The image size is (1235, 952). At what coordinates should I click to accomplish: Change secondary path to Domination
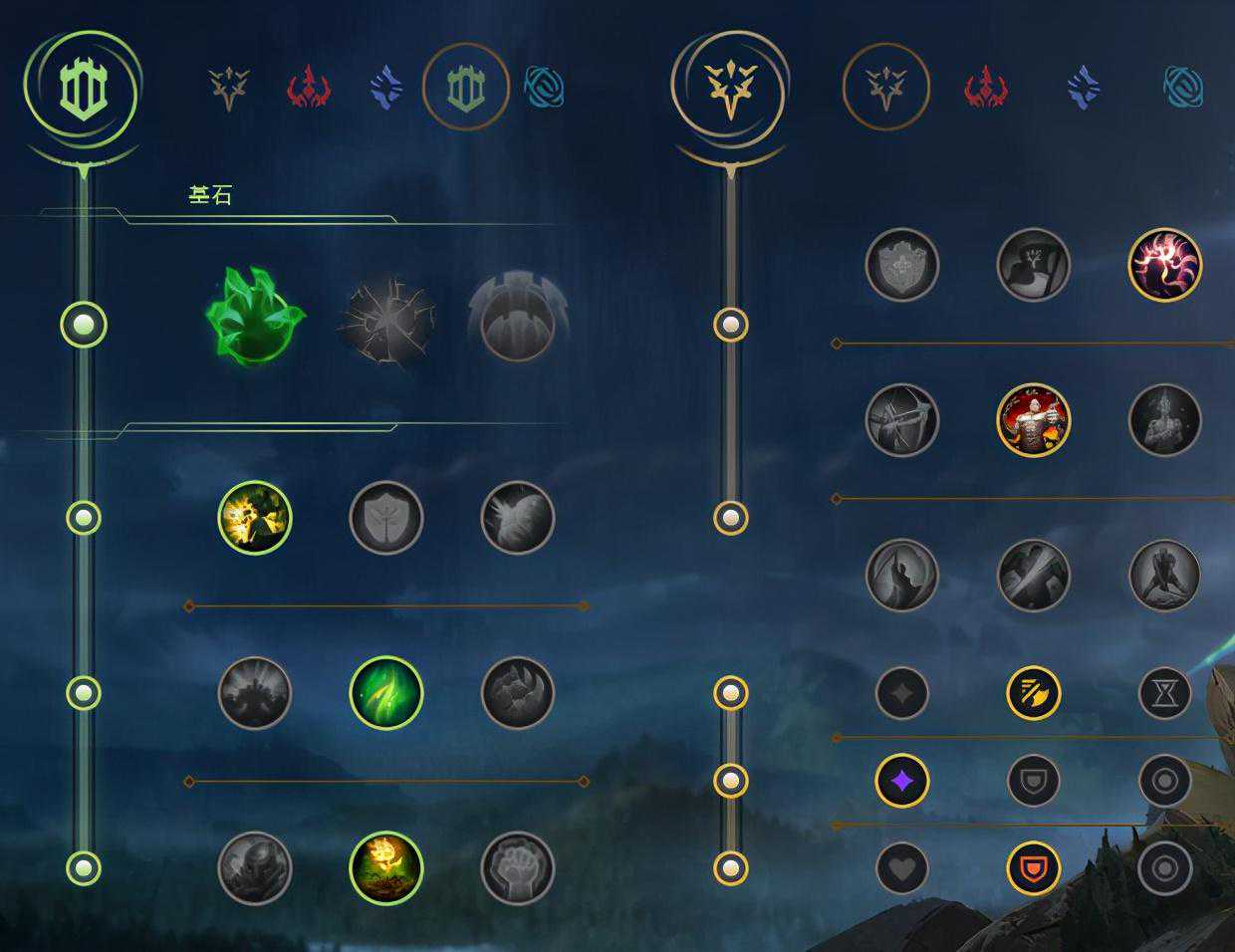pyautogui.click(x=986, y=89)
